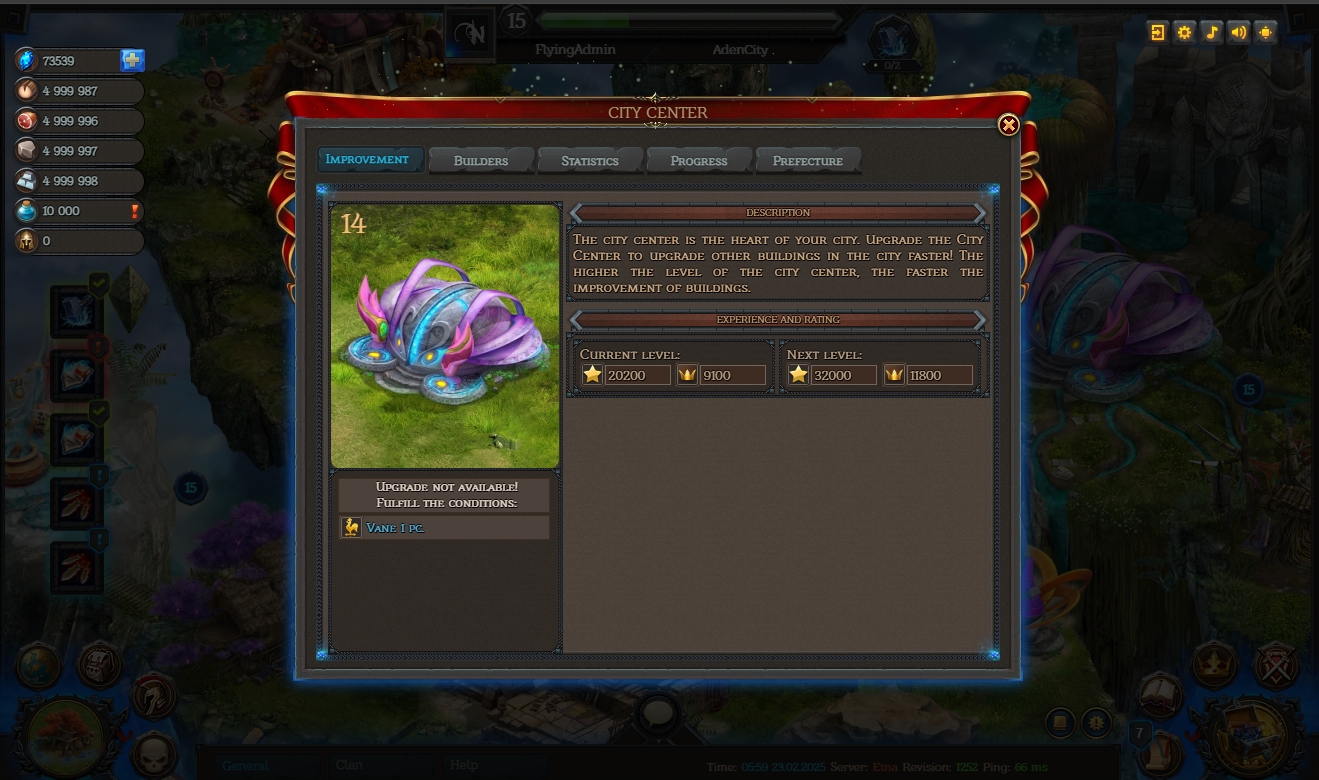Add crystals with the blue plus button
The image size is (1319, 780).
[132, 61]
